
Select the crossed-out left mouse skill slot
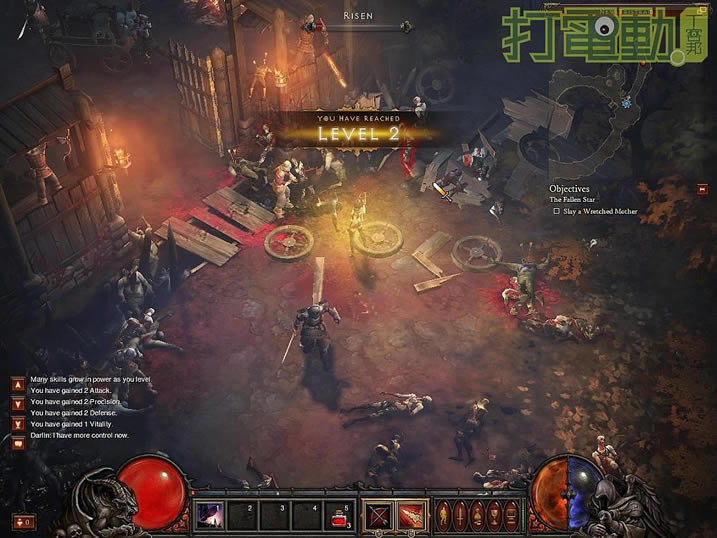378,514
